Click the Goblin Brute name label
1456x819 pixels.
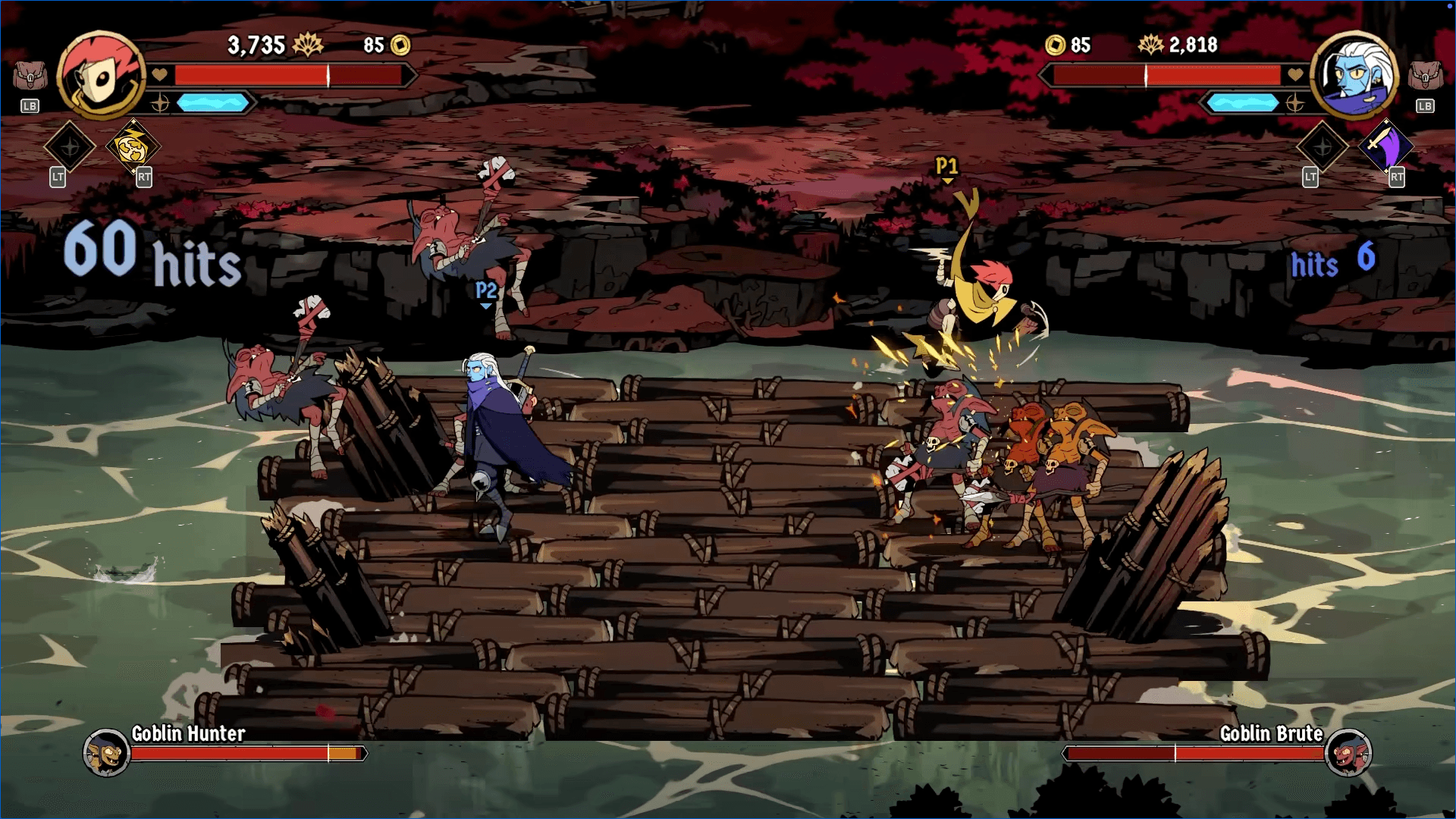pyautogui.click(x=1272, y=733)
